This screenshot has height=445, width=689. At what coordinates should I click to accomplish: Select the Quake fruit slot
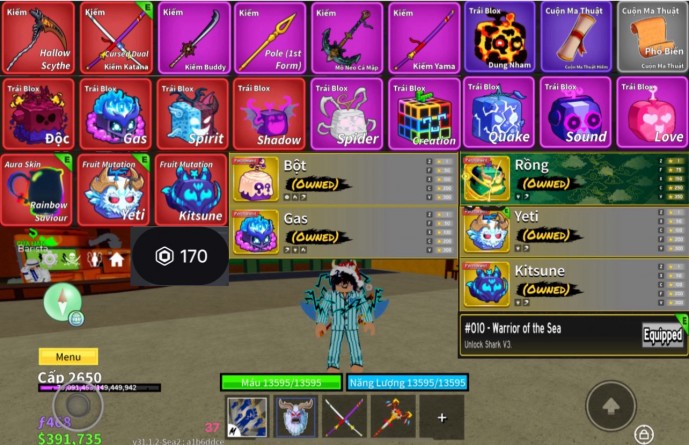(498, 114)
